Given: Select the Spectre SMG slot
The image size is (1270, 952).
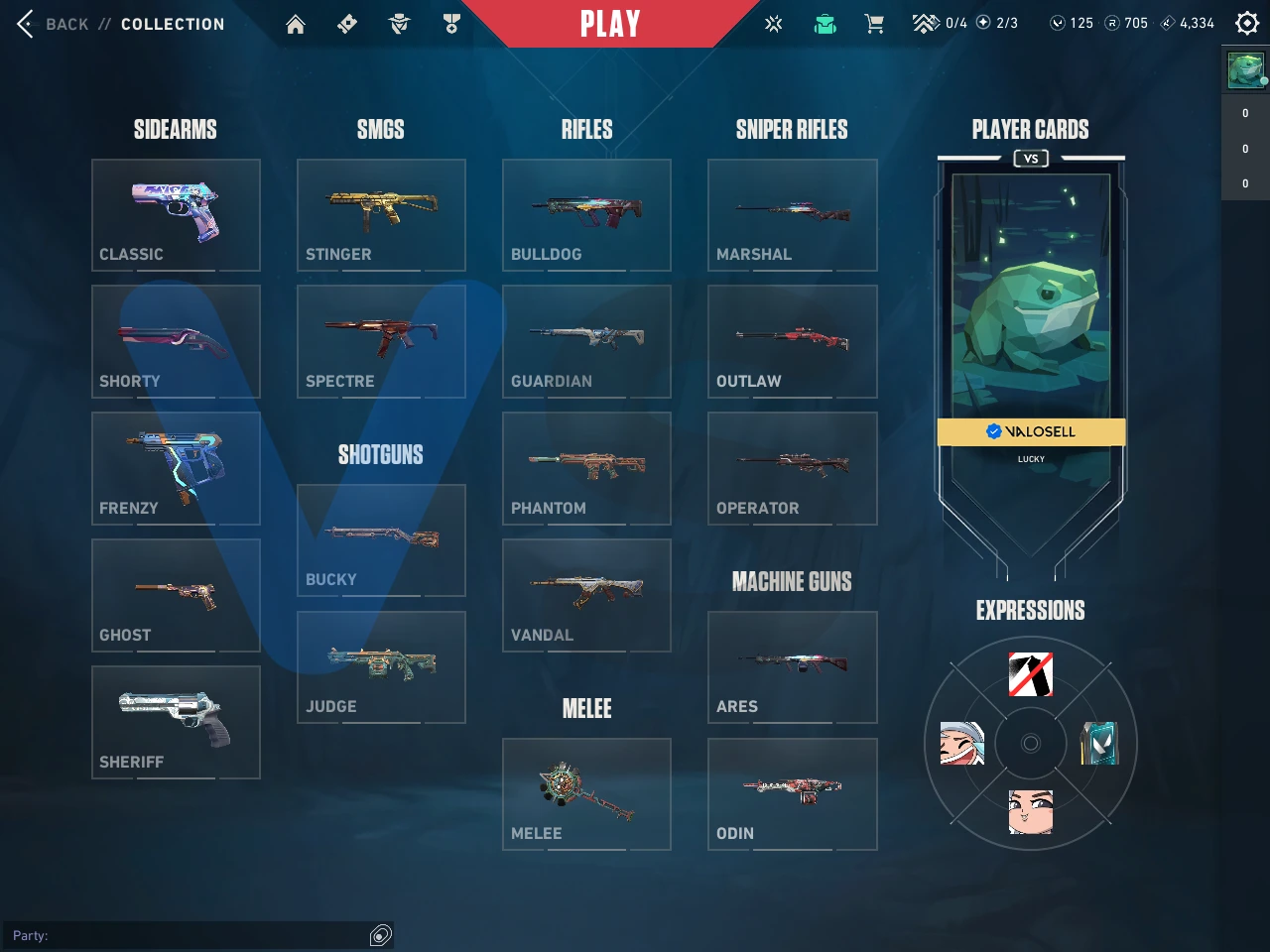Looking at the screenshot, I should pyautogui.click(x=381, y=341).
